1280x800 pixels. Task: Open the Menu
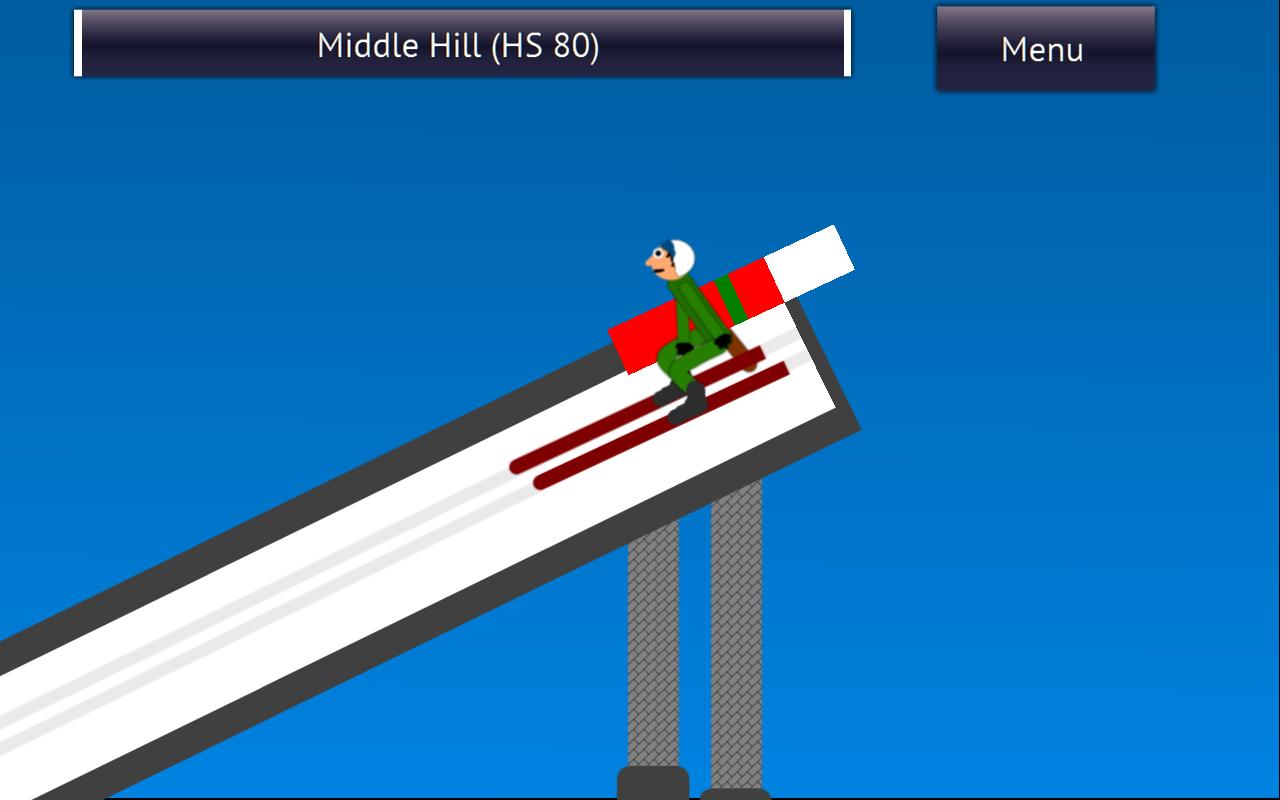click(1044, 49)
